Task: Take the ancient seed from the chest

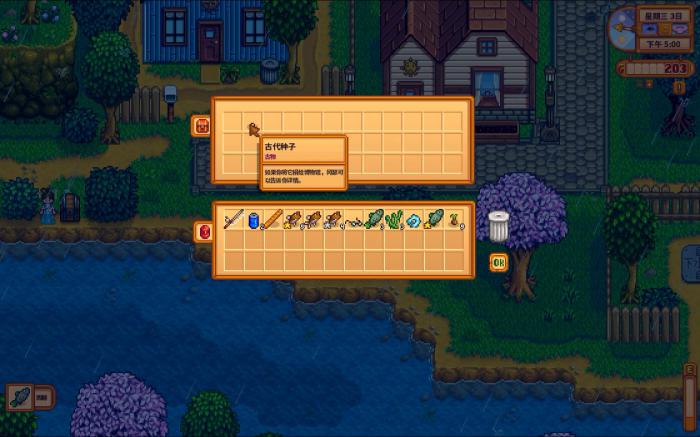Action: click(x=253, y=128)
